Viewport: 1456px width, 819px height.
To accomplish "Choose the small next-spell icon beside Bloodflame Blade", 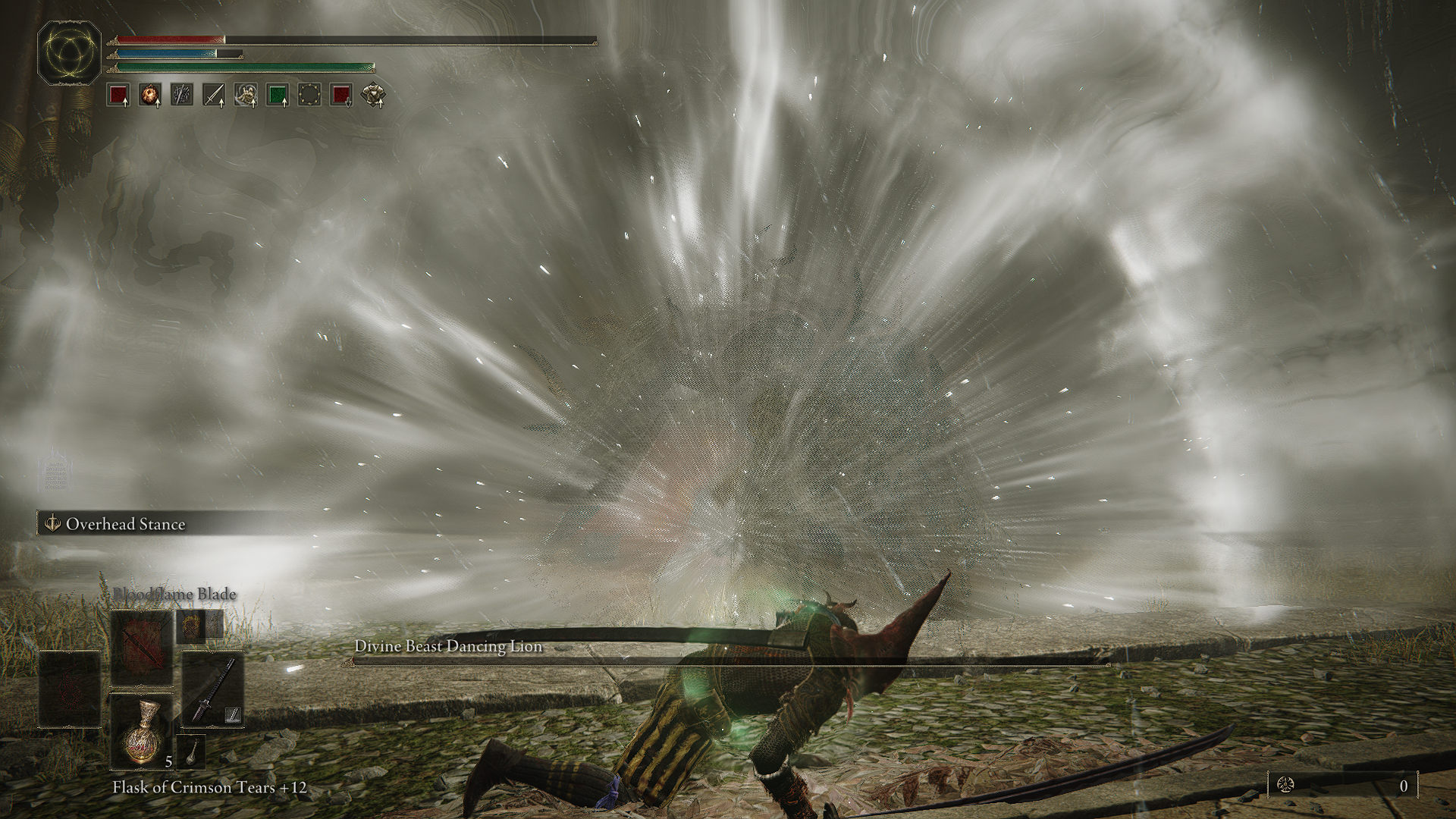I will point(190,627).
